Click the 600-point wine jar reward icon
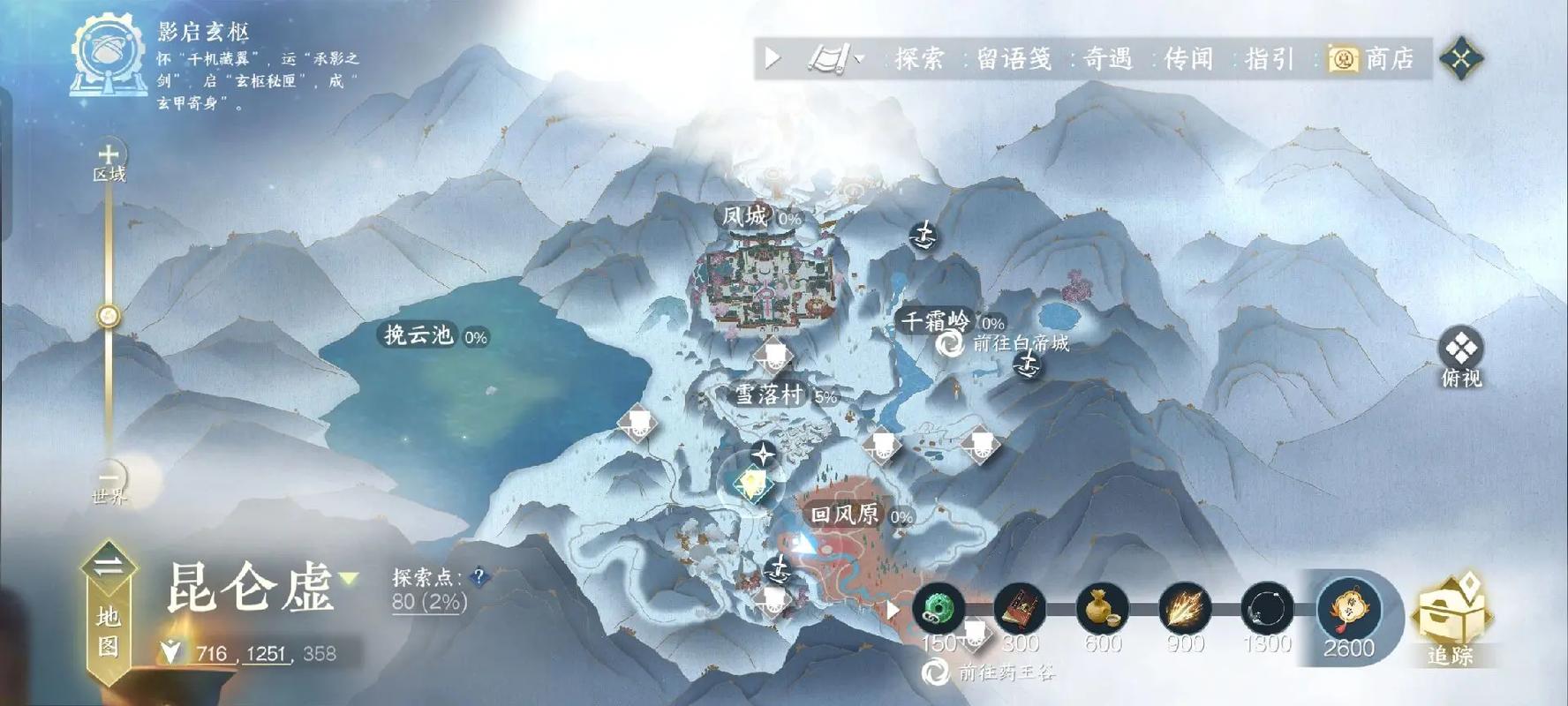1568x706 pixels. 1100,609
